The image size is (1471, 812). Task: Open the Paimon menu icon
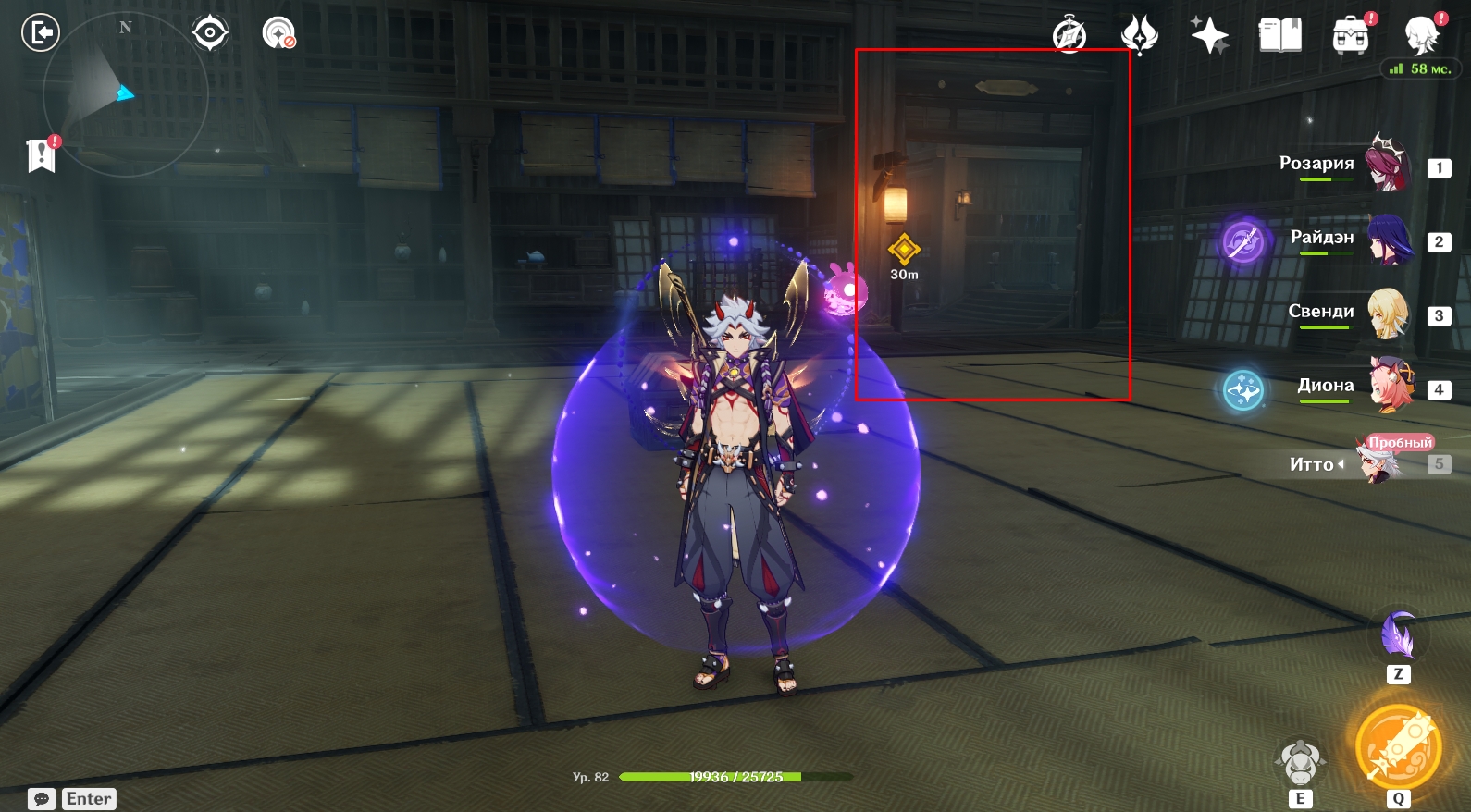[1421, 35]
